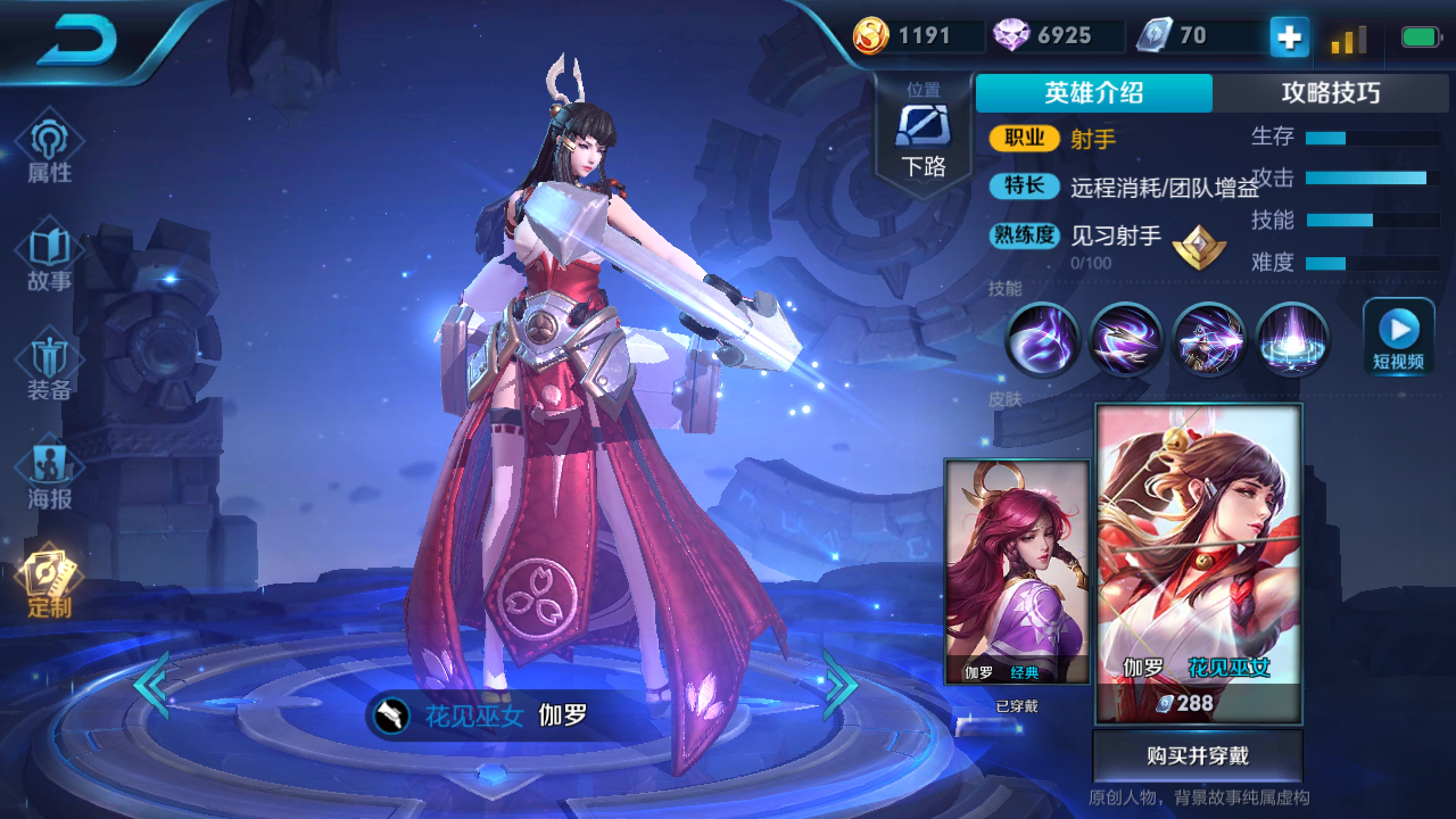Select the 伽罗 经典 classic skin thumbnail

(x=1017, y=572)
